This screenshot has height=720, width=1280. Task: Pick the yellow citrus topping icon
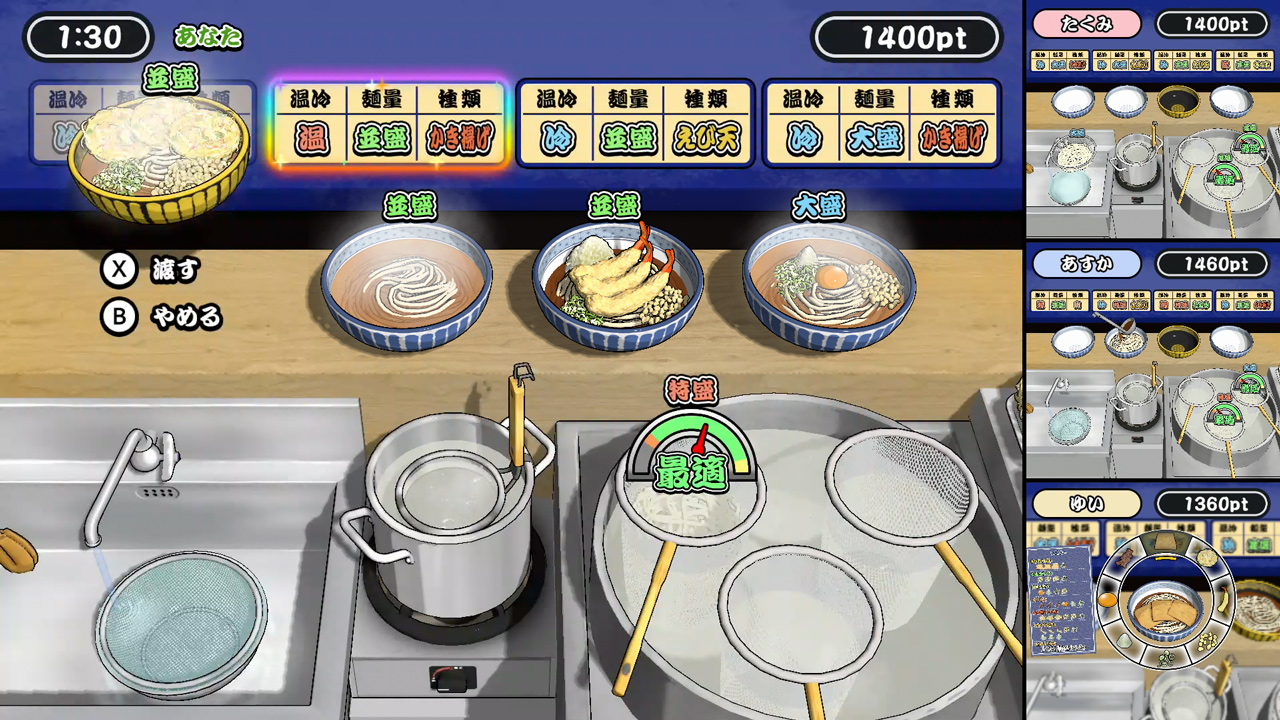1222,603
